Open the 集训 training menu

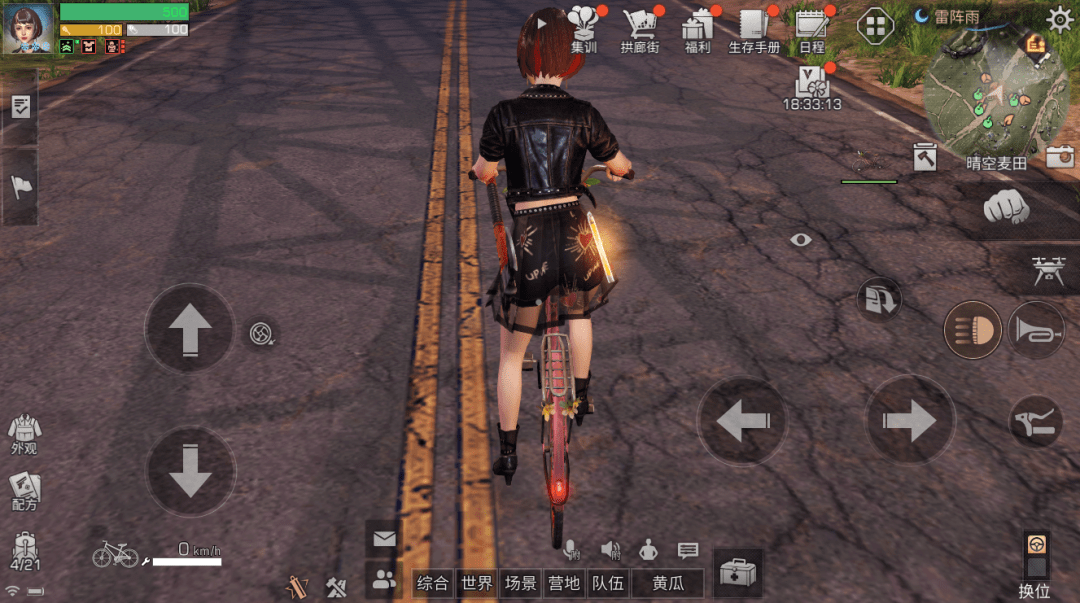(x=584, y=28)
